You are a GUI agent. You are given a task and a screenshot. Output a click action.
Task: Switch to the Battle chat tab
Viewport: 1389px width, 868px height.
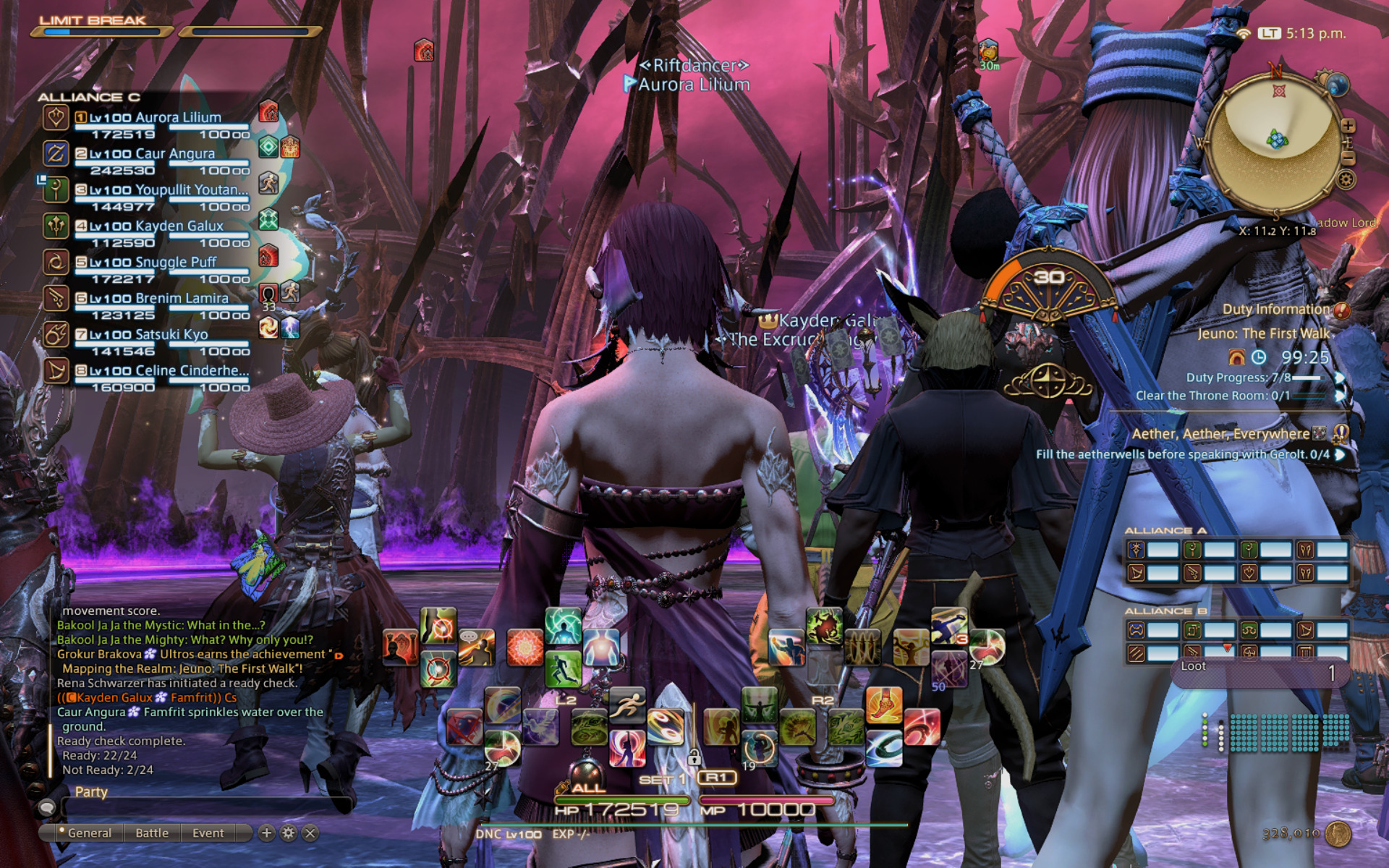coord(152,833)
